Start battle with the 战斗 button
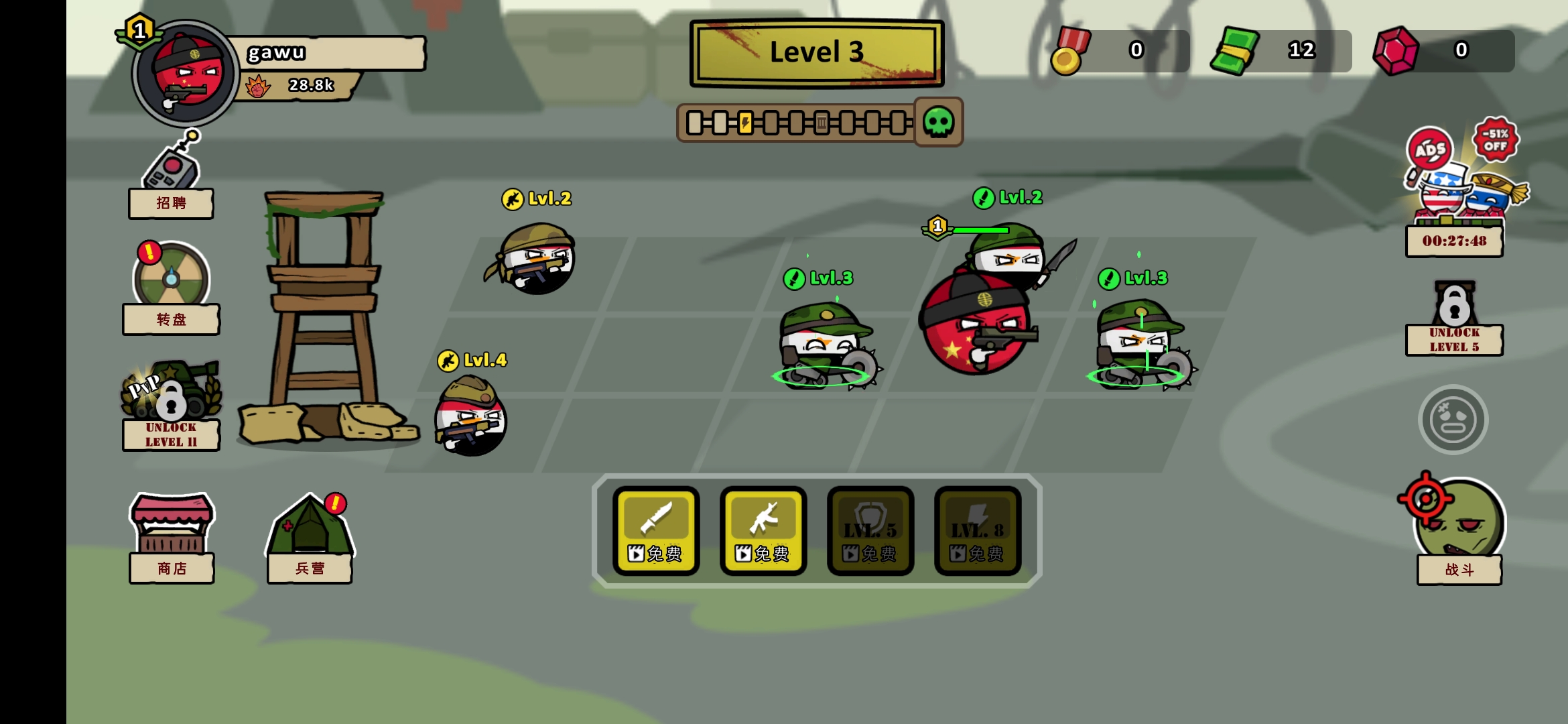Screen dimensions: 1568x724 pos(1459,530)
